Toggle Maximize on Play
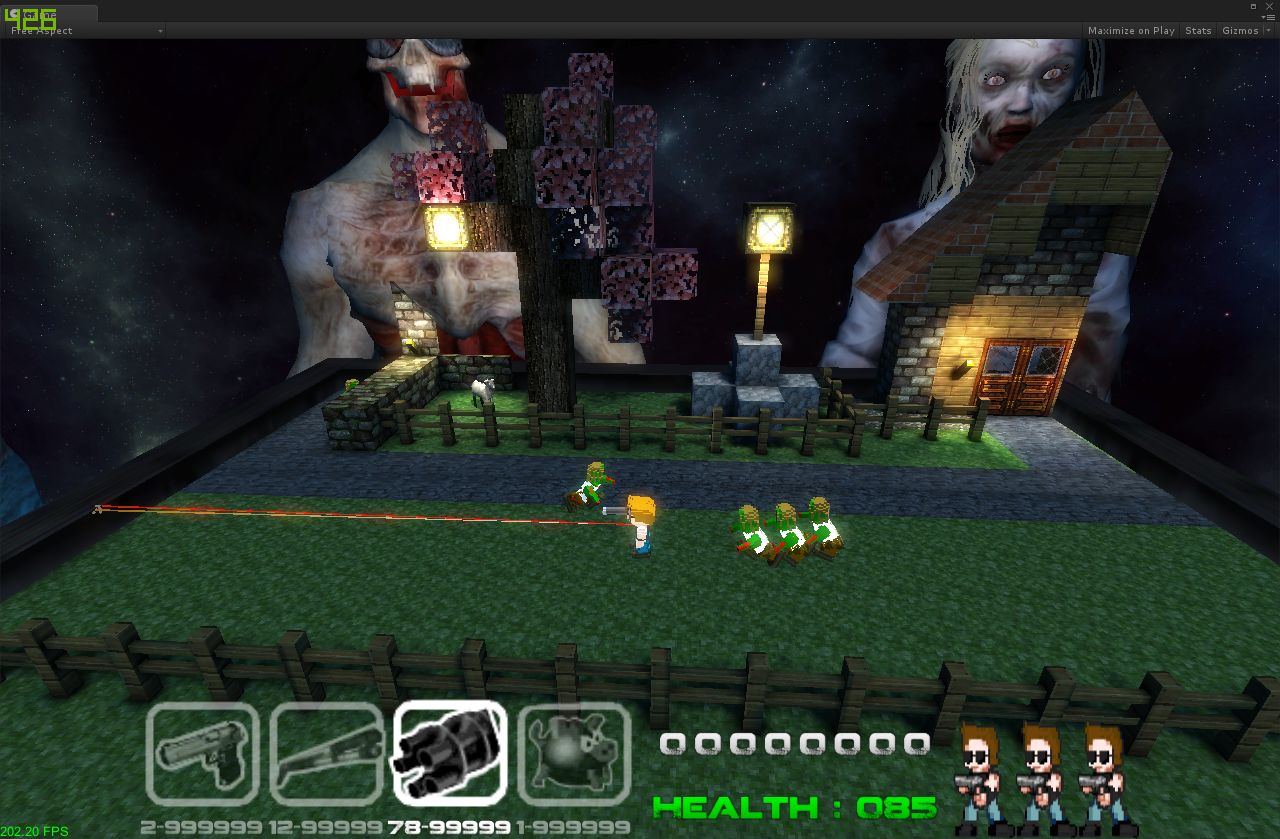 coord(1131,31)
